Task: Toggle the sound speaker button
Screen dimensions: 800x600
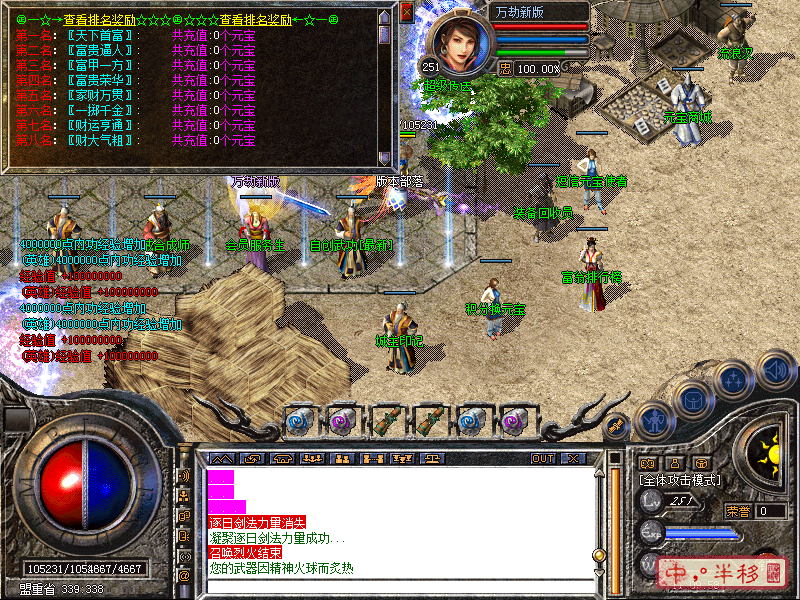Action: (x=773, y=368)
